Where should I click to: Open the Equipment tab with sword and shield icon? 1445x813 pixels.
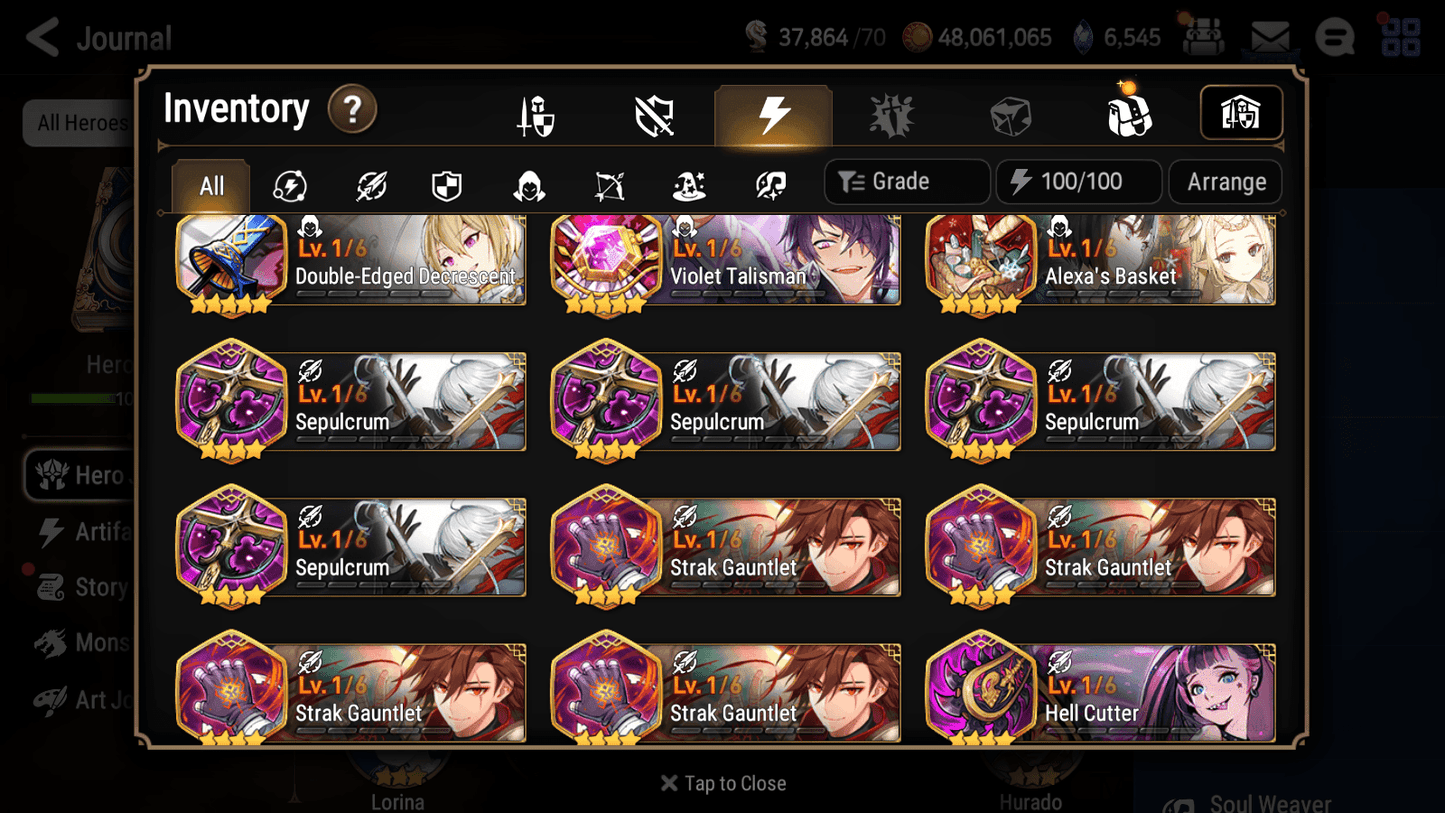point(537,113)
